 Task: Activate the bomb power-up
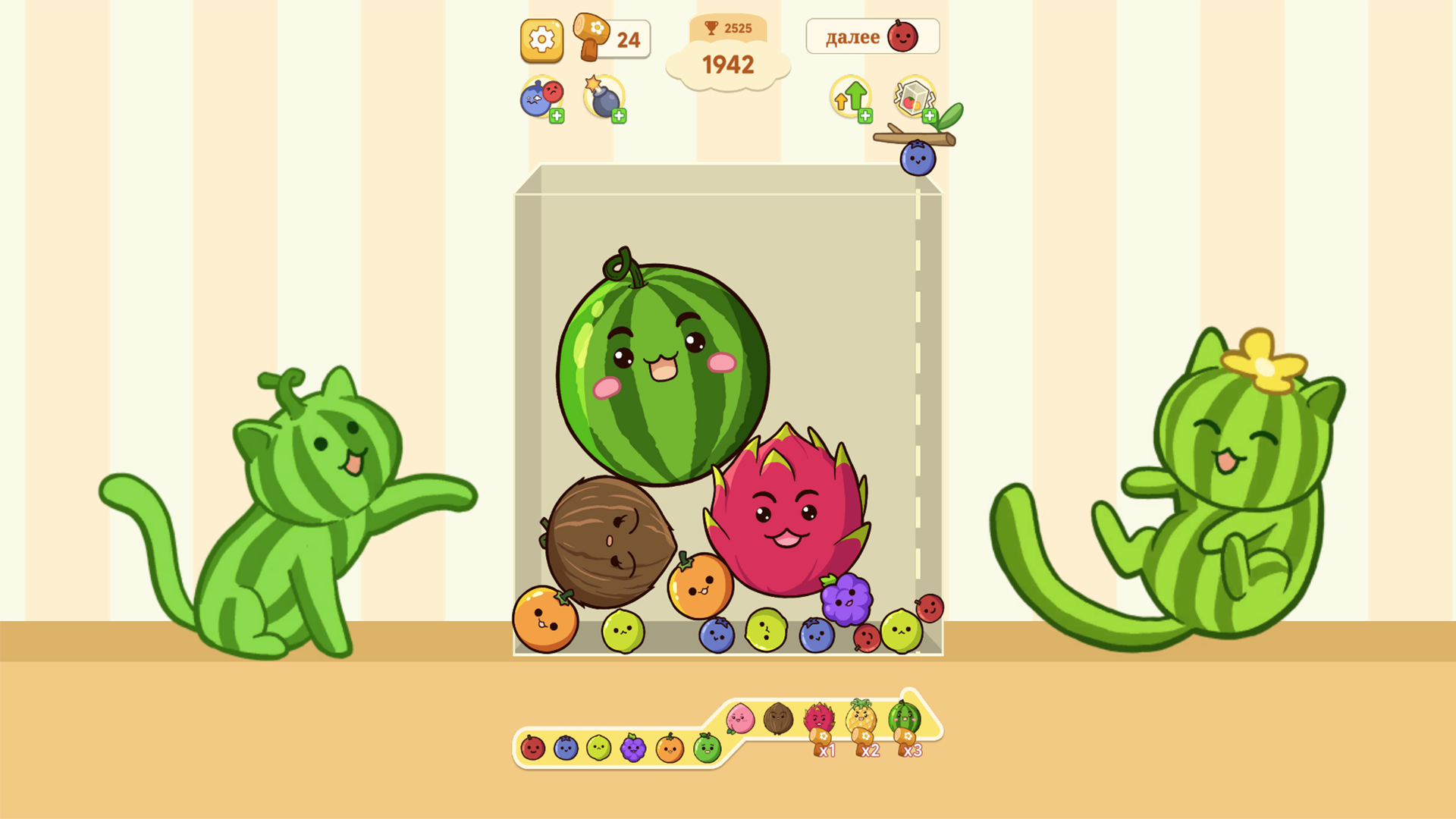click(x=603, y=97)
